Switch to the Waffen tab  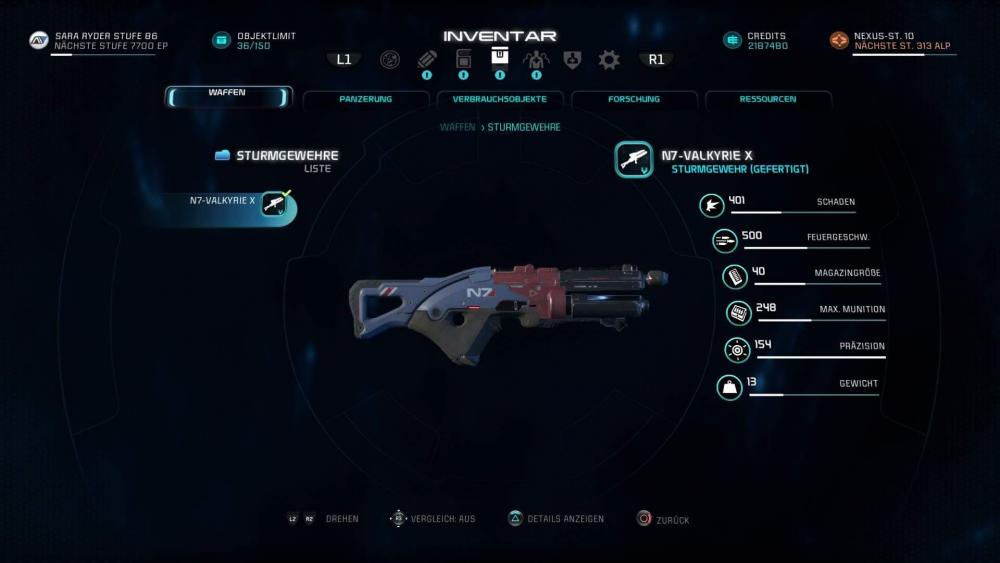point(228,97)
